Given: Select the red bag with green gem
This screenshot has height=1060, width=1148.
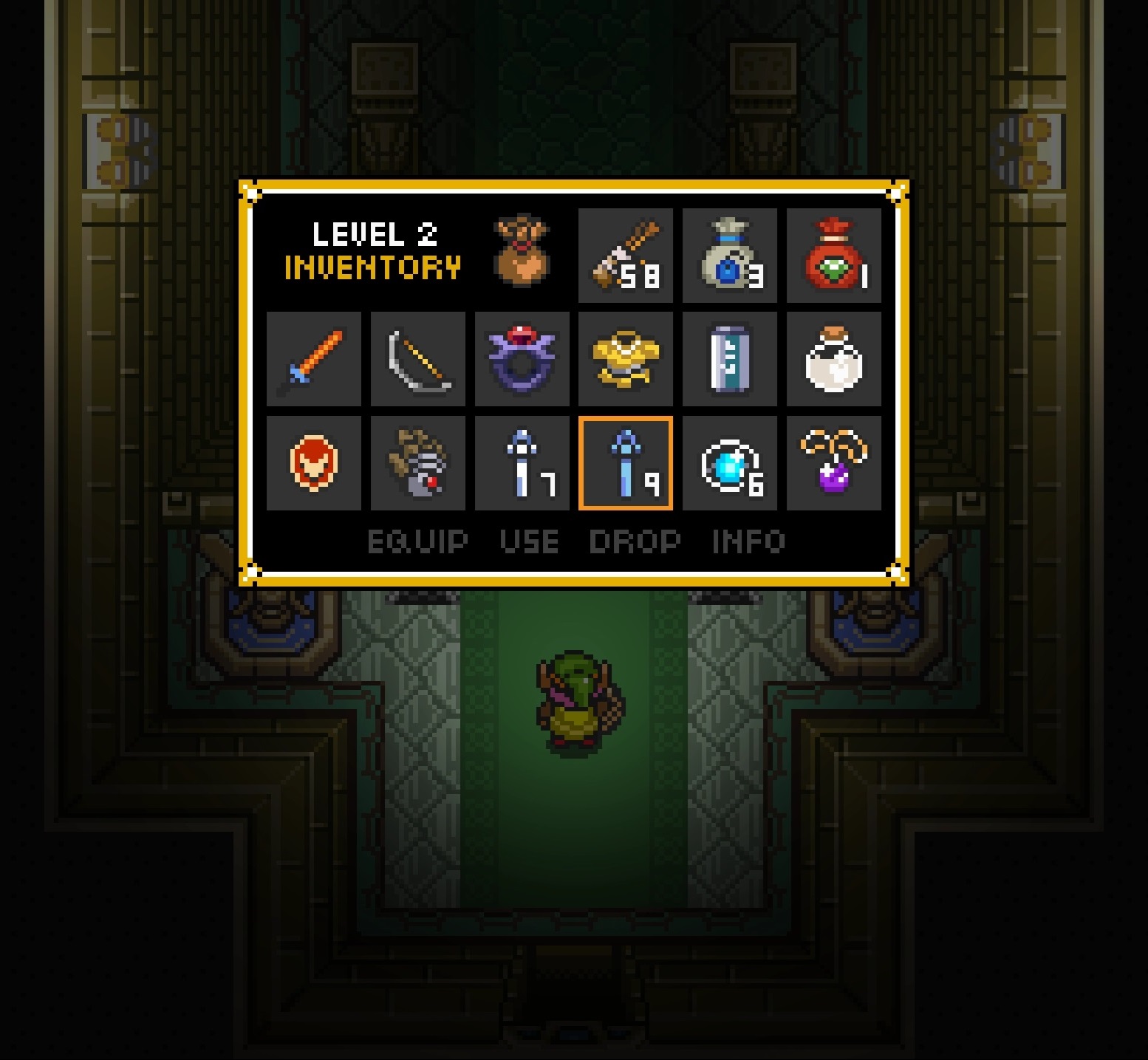Looking at the screenshot, I should 835,254.
